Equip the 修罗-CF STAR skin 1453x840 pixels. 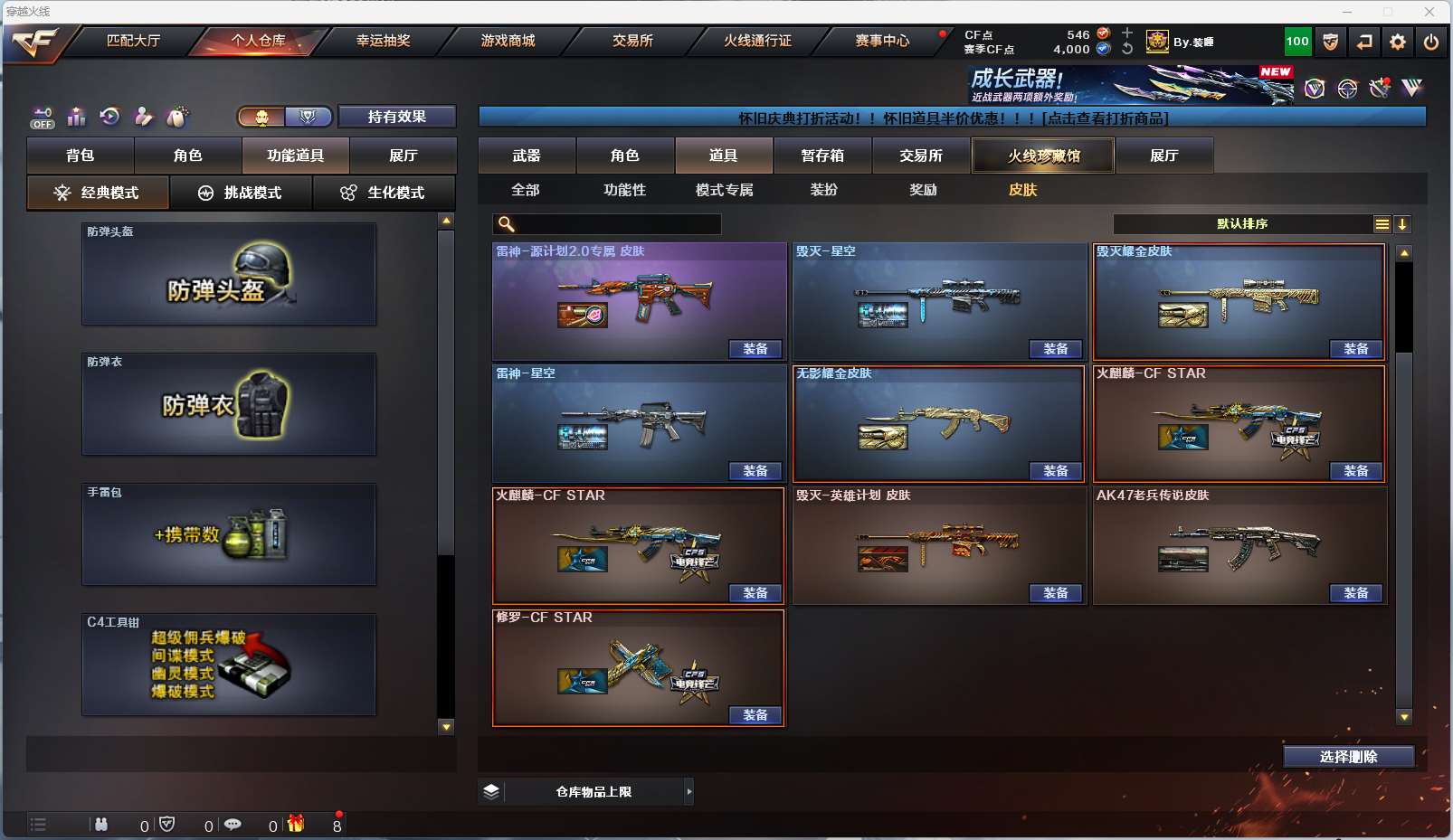point(755,715)
